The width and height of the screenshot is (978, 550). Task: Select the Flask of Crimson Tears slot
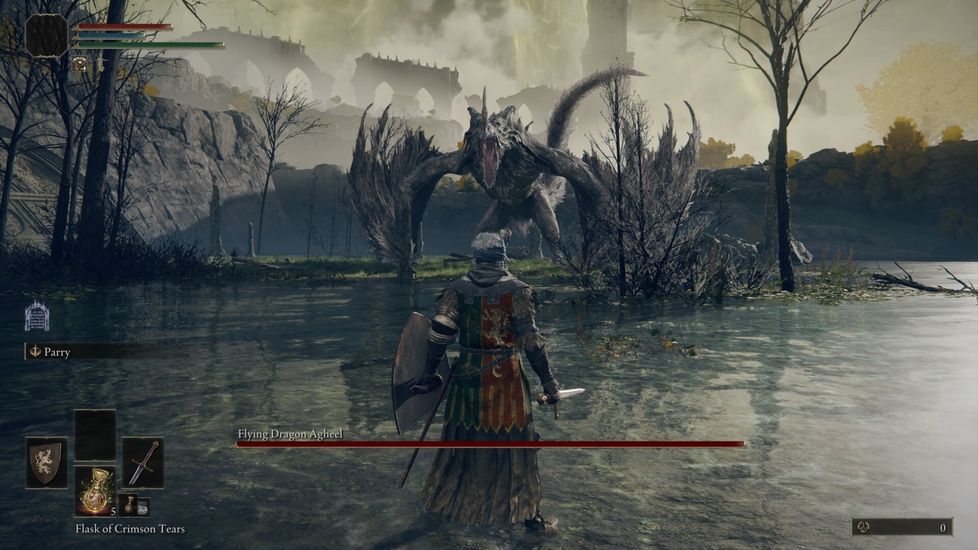coord(95,491)
